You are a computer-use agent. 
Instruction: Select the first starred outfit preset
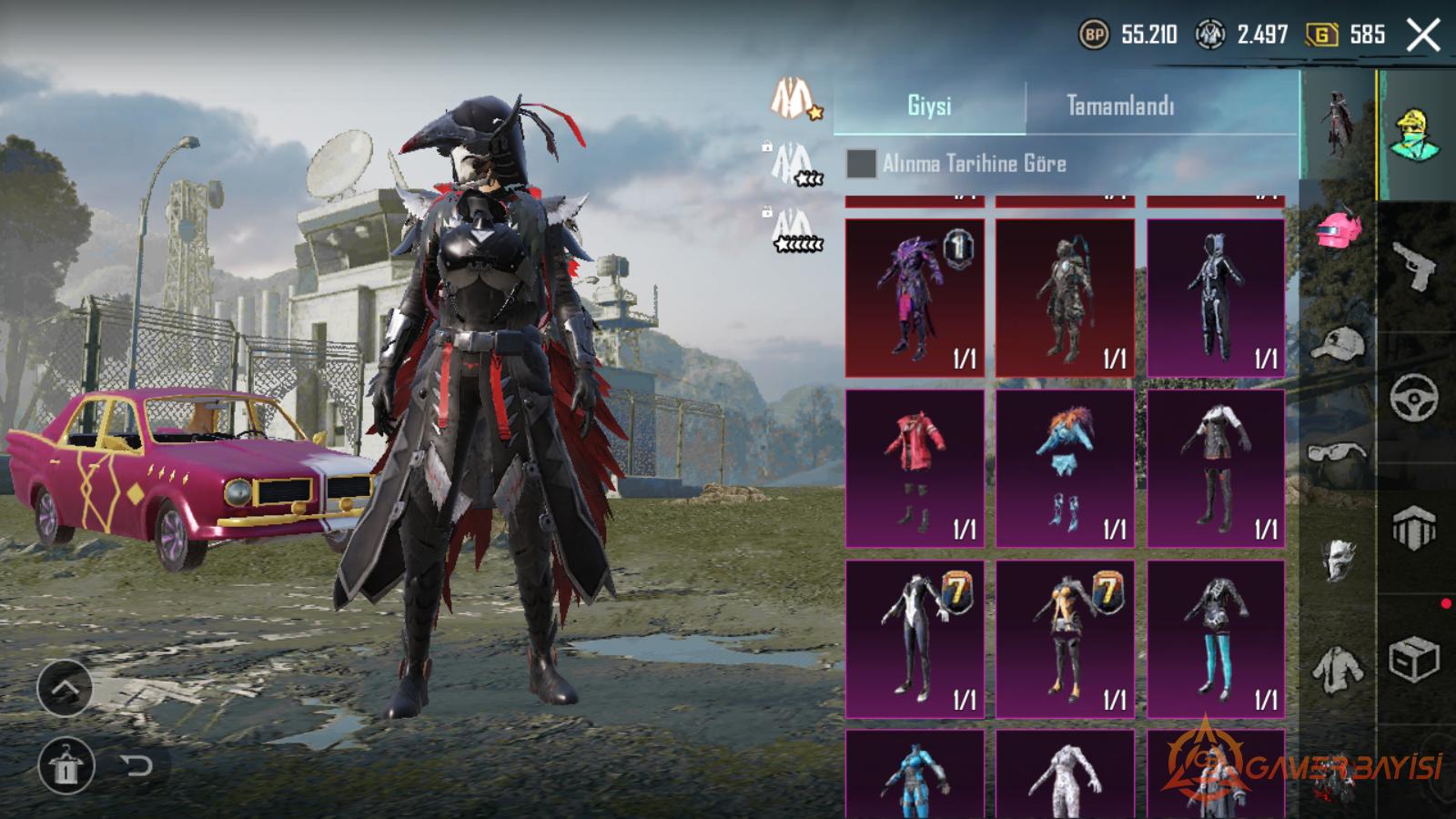794,98
